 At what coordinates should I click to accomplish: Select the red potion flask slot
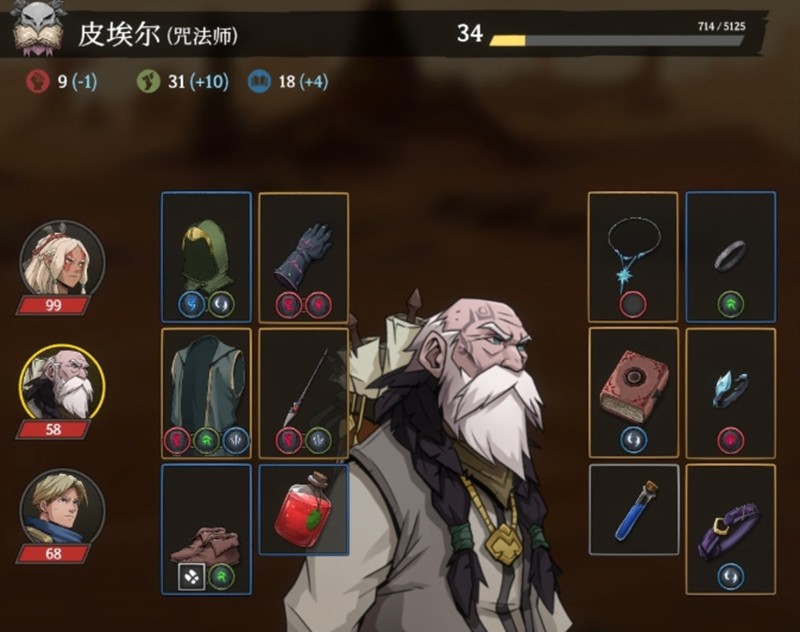coord(303,510)
